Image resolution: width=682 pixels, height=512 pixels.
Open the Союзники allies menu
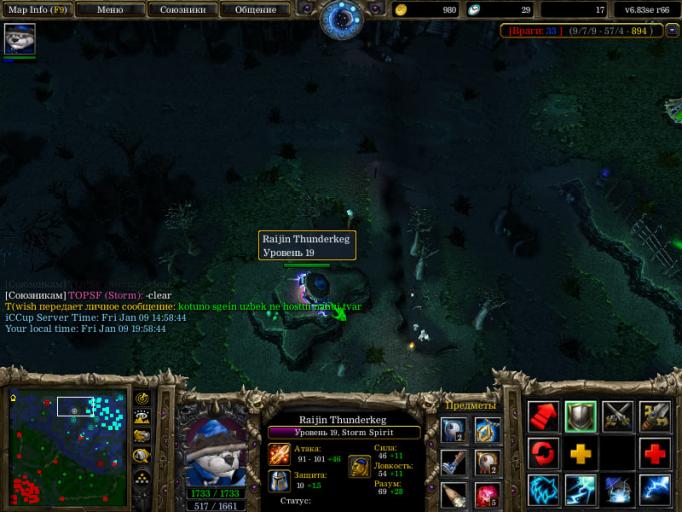[183, 10]
